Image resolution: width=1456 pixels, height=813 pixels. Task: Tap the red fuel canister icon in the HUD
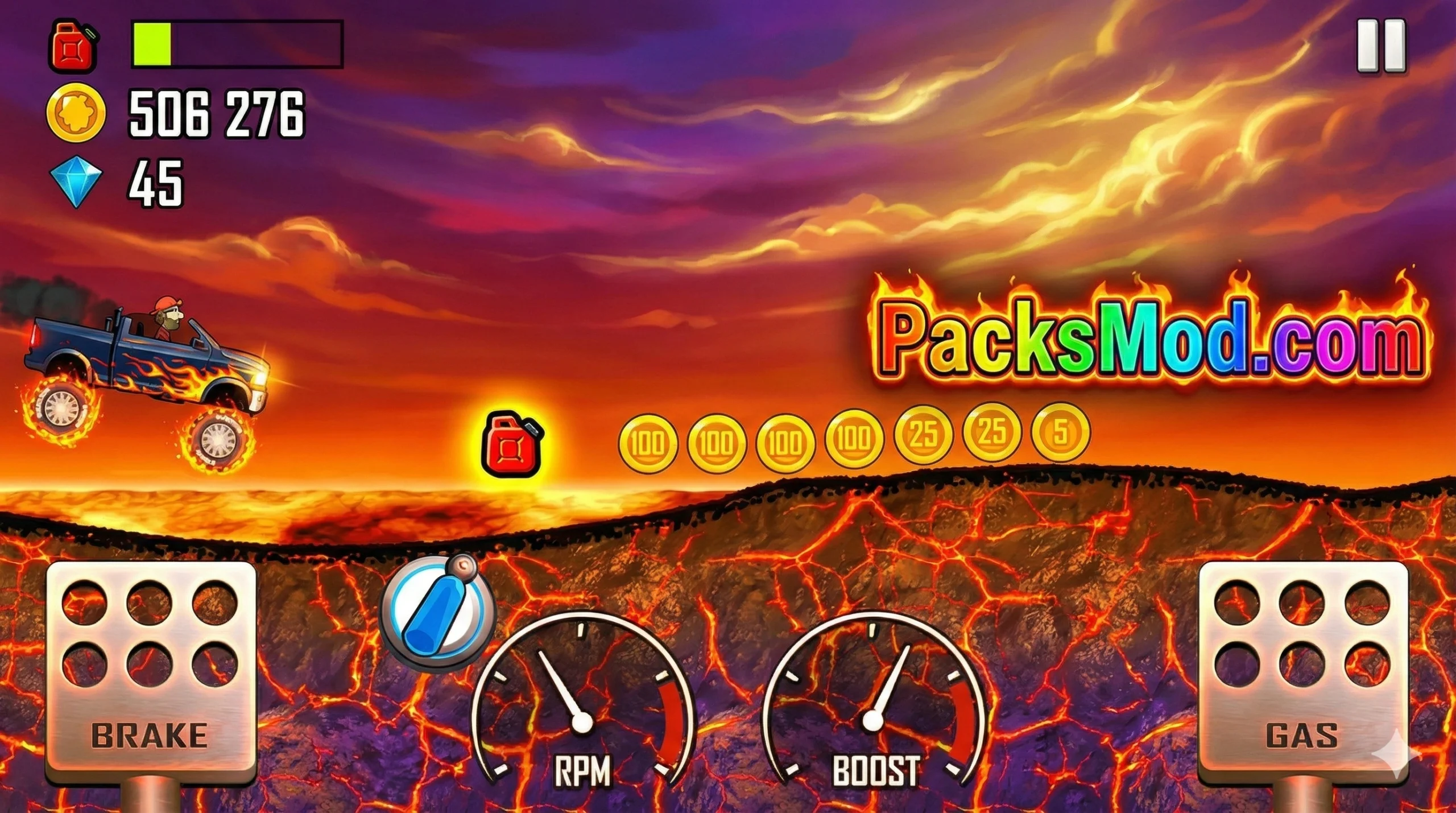point(74,48)
